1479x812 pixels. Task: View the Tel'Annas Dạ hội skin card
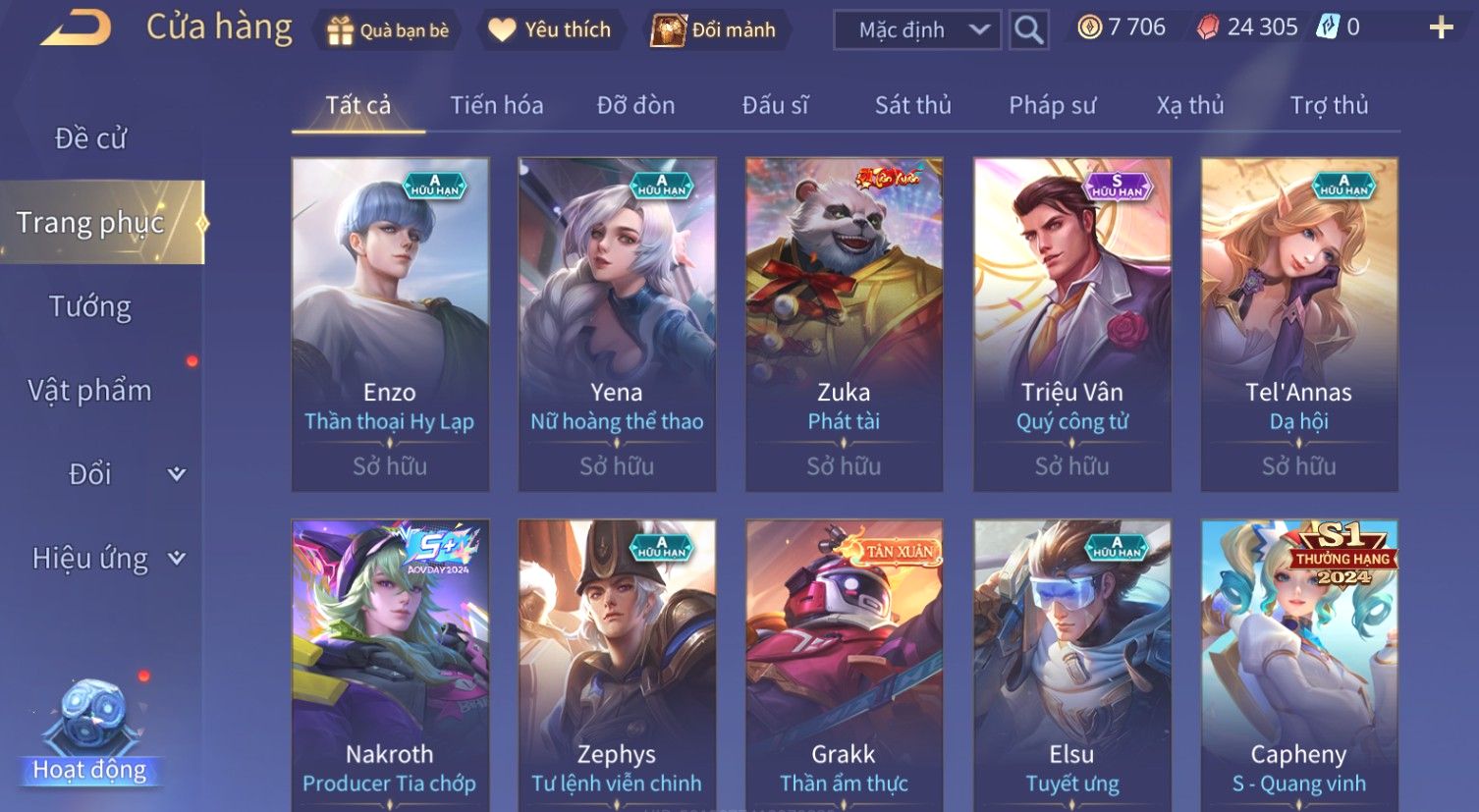tap(1298, 324)
